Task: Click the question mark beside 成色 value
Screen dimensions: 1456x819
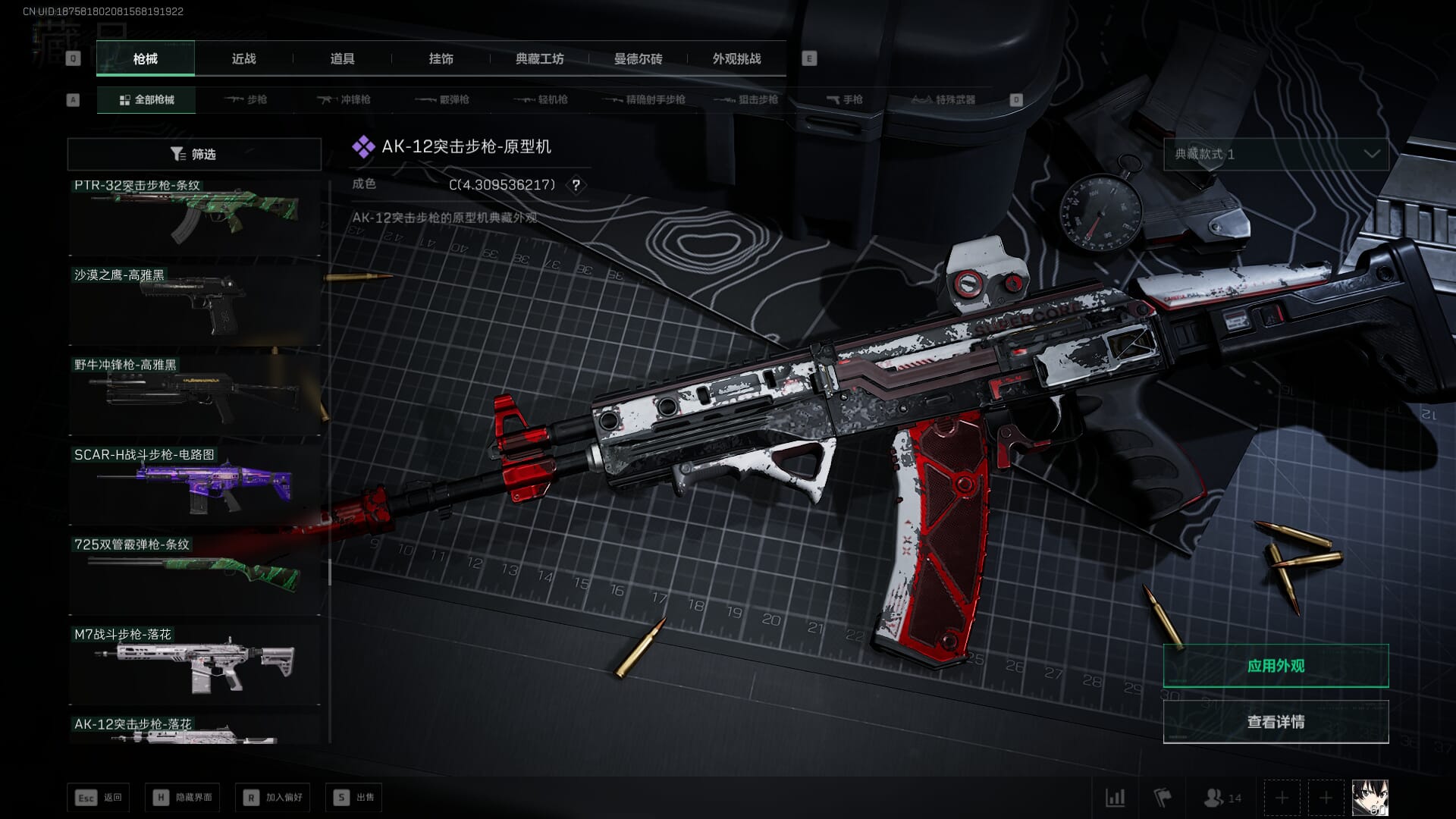Action: click(576, 185)
